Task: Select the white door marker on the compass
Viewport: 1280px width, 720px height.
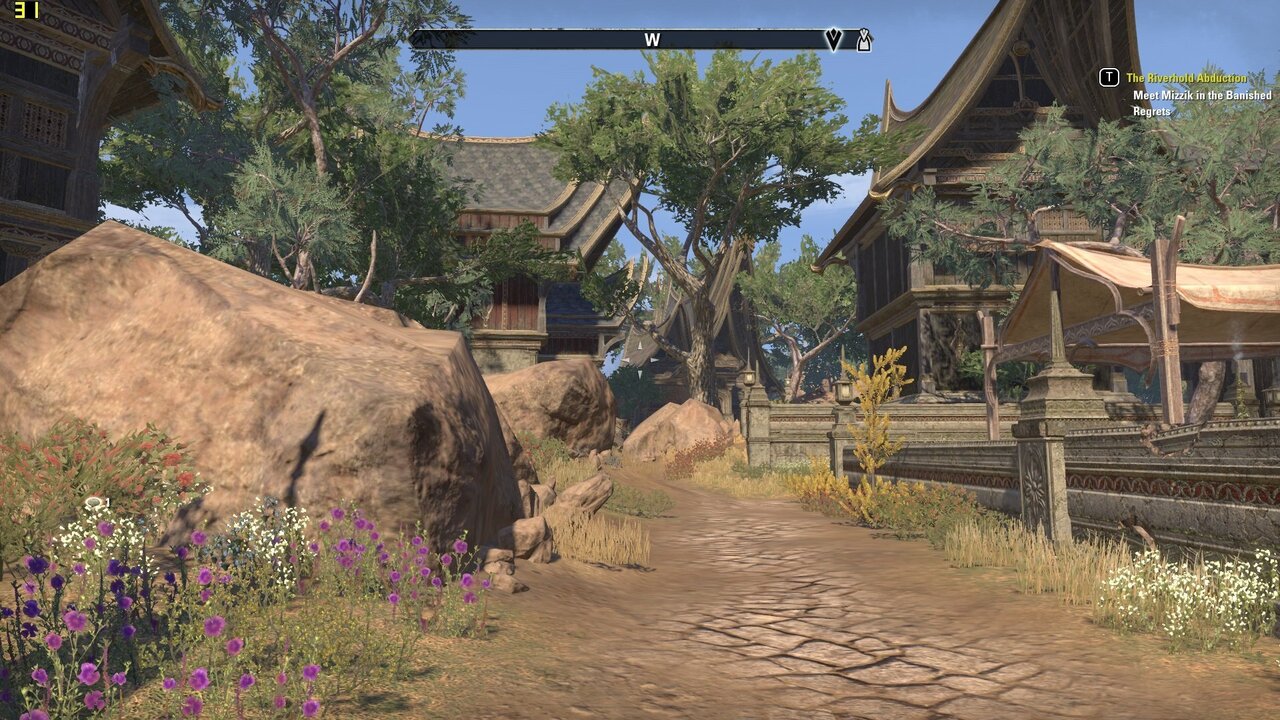Action: click(x=863, y=40)
